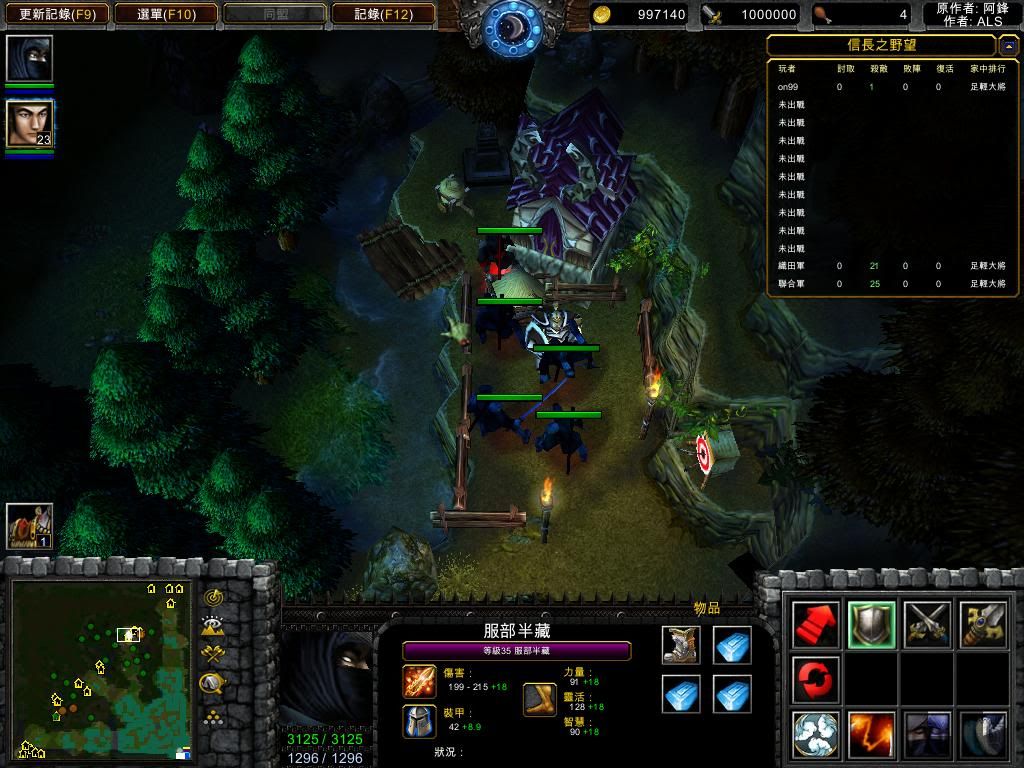Viewport: 1024px width, 768px height.
Task: Toggle the minimap terrain display
Action: (212, 627)
